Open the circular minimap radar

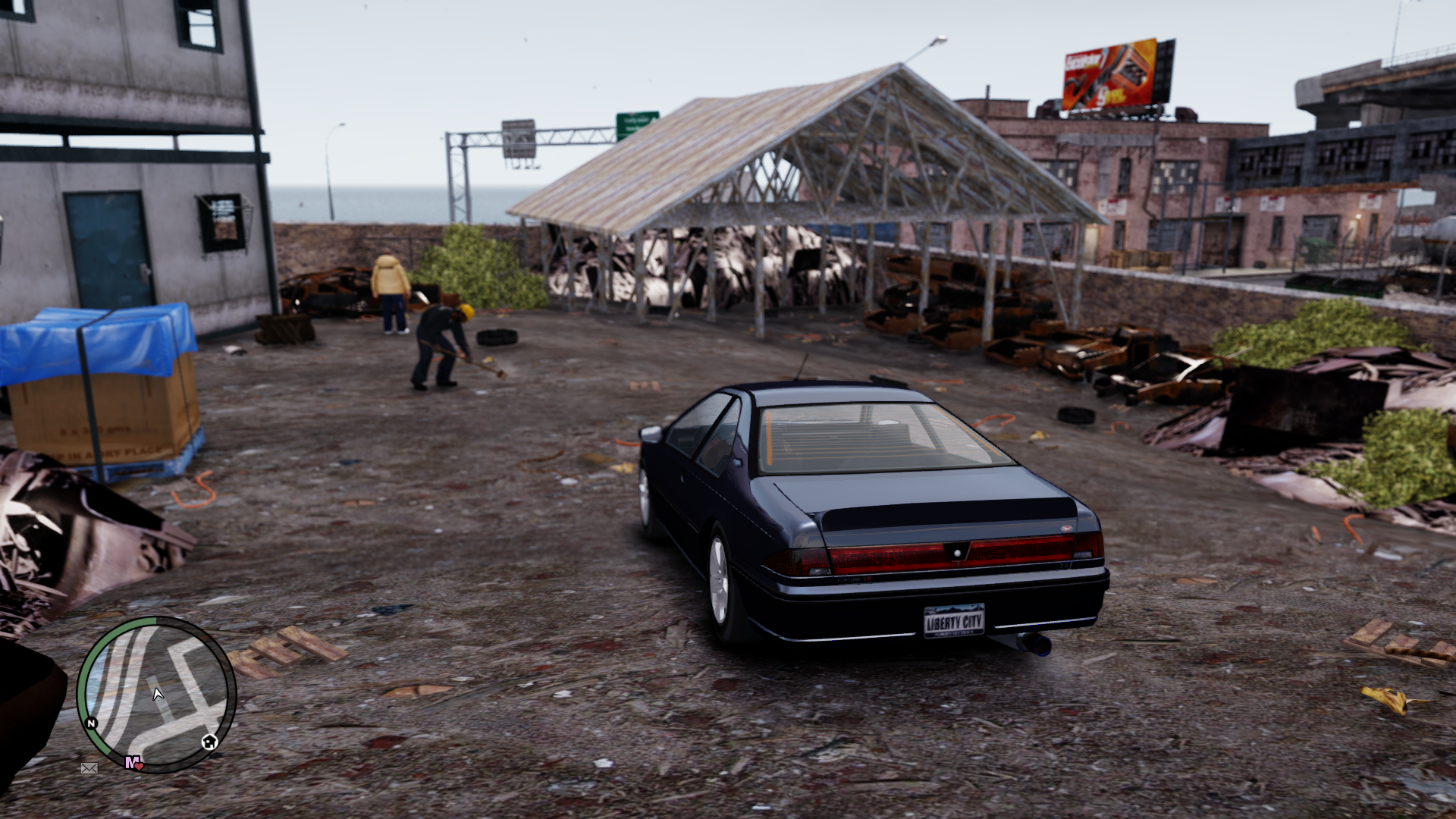pyautogui.click(x=156, y=694)
